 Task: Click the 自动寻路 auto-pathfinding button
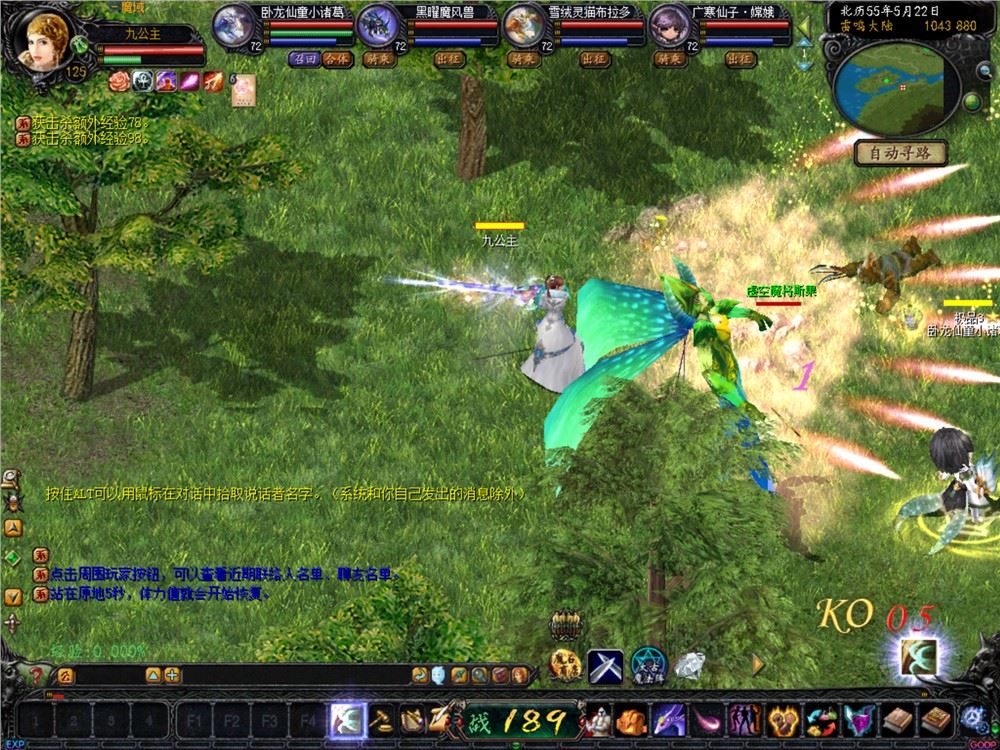900,154
